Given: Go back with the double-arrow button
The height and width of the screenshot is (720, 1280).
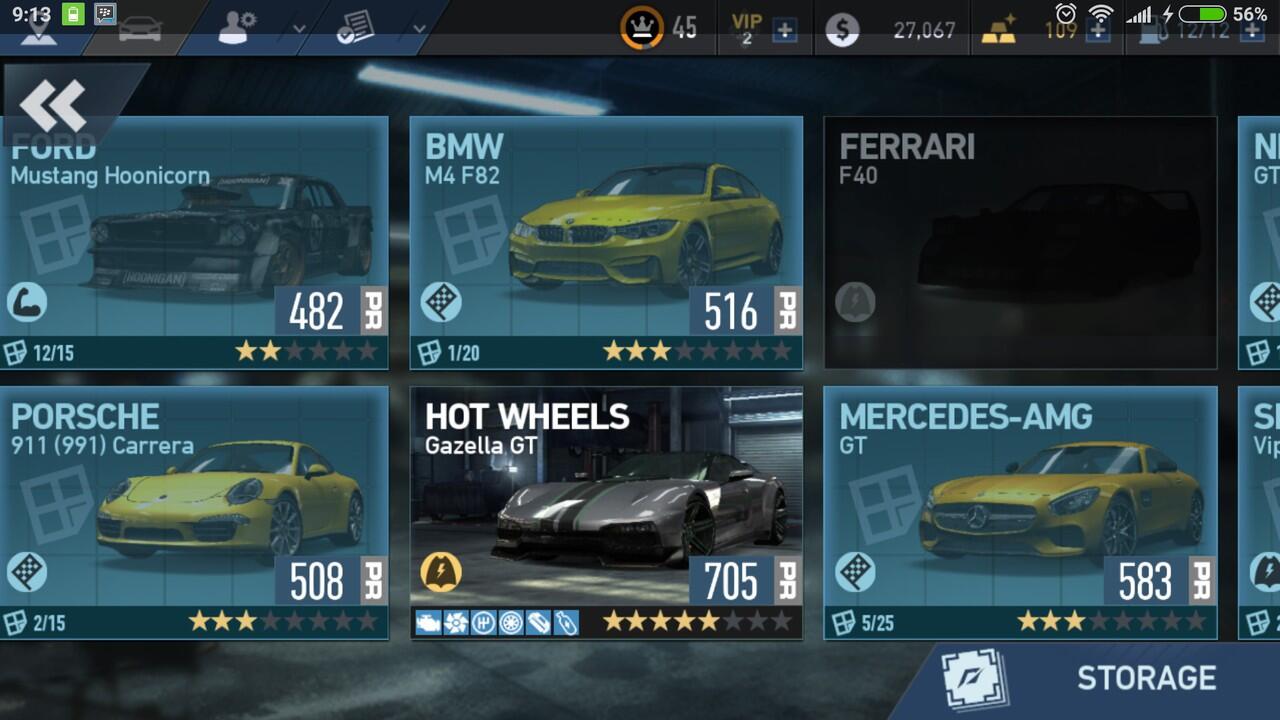Looking at the screenshot, I should [53, 104].
